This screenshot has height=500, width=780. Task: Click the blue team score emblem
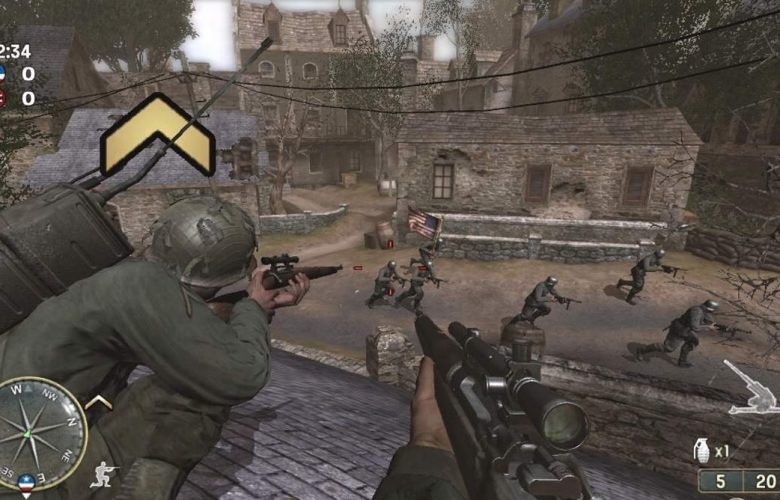coord(3,74)
